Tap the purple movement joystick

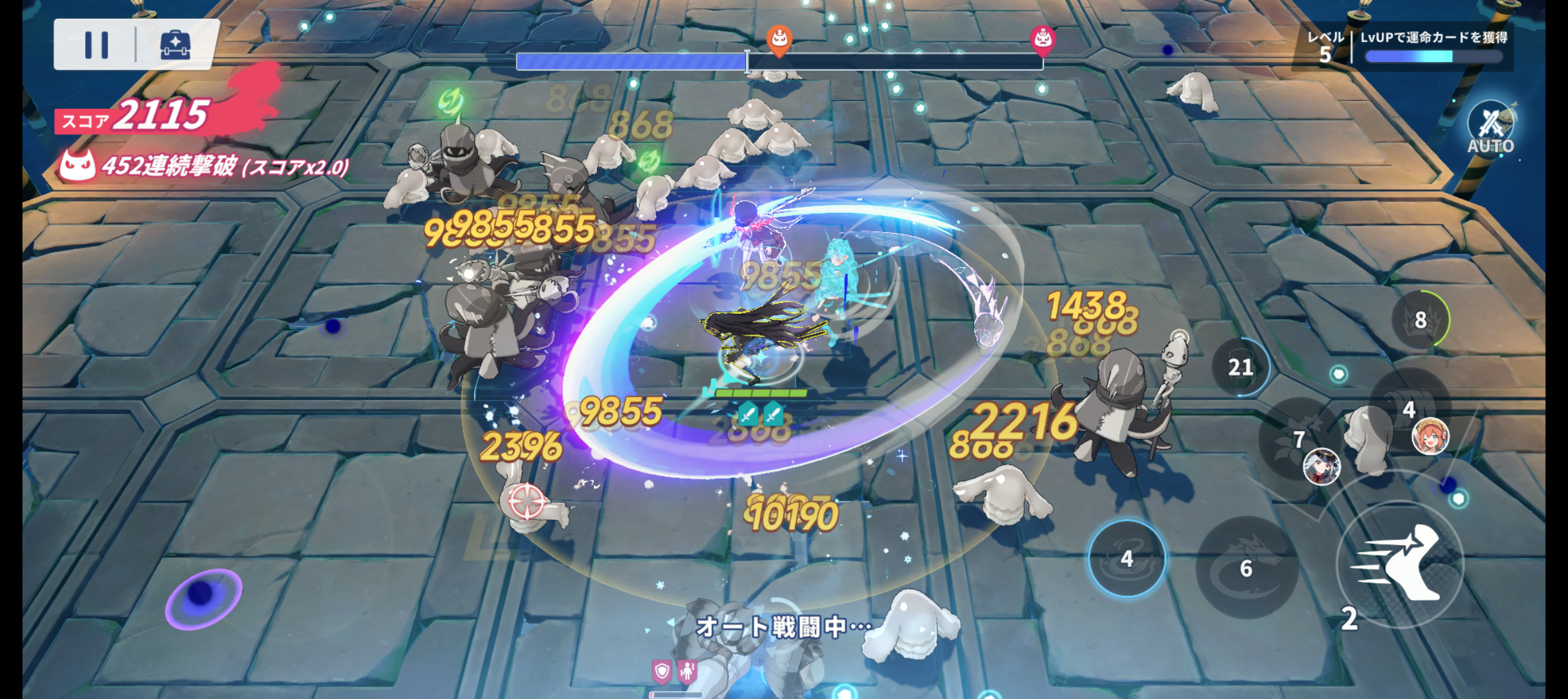(202, 597)
